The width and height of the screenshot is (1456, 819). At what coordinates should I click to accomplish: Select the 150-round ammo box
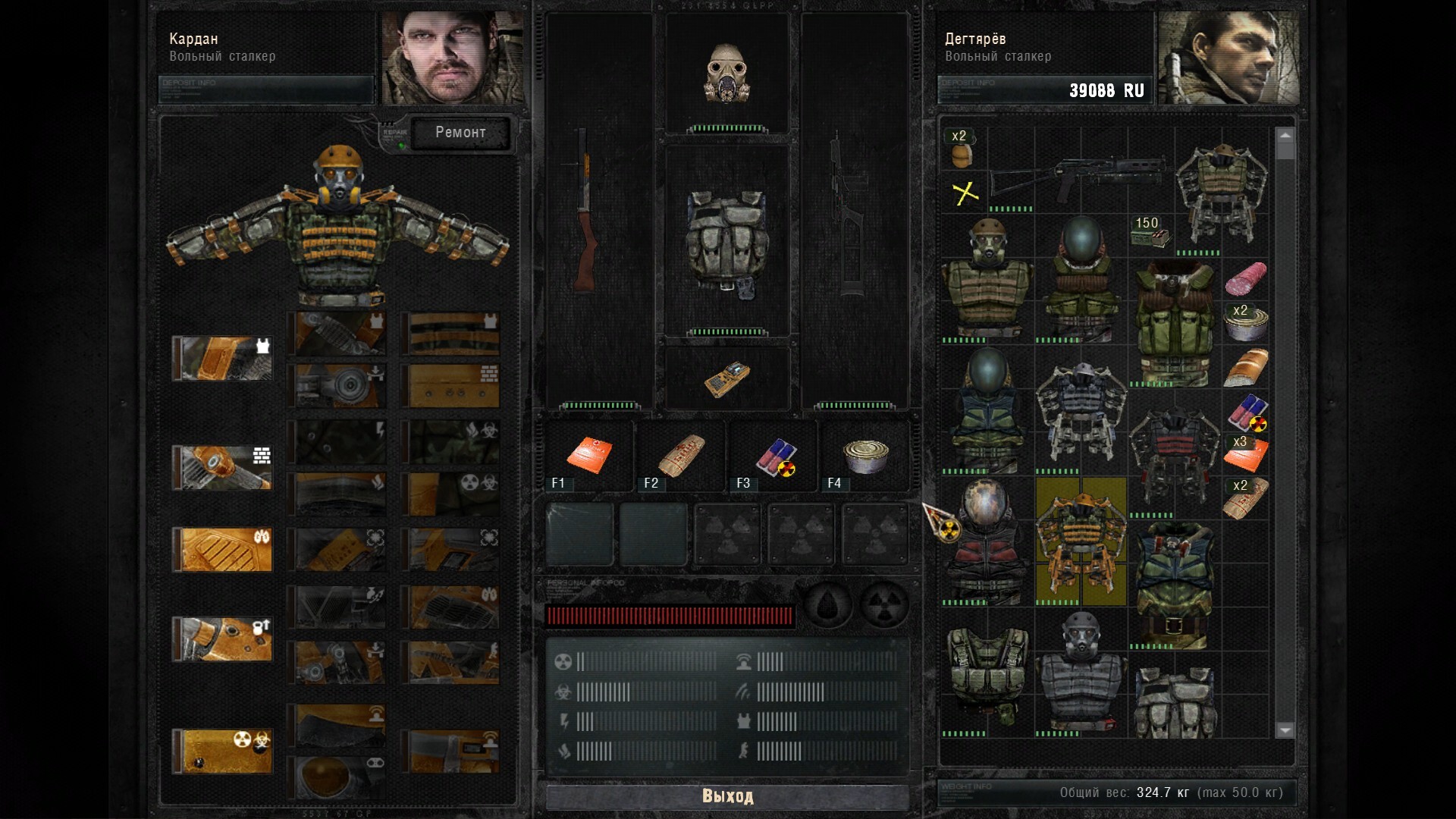click(x=1149, y=234)
